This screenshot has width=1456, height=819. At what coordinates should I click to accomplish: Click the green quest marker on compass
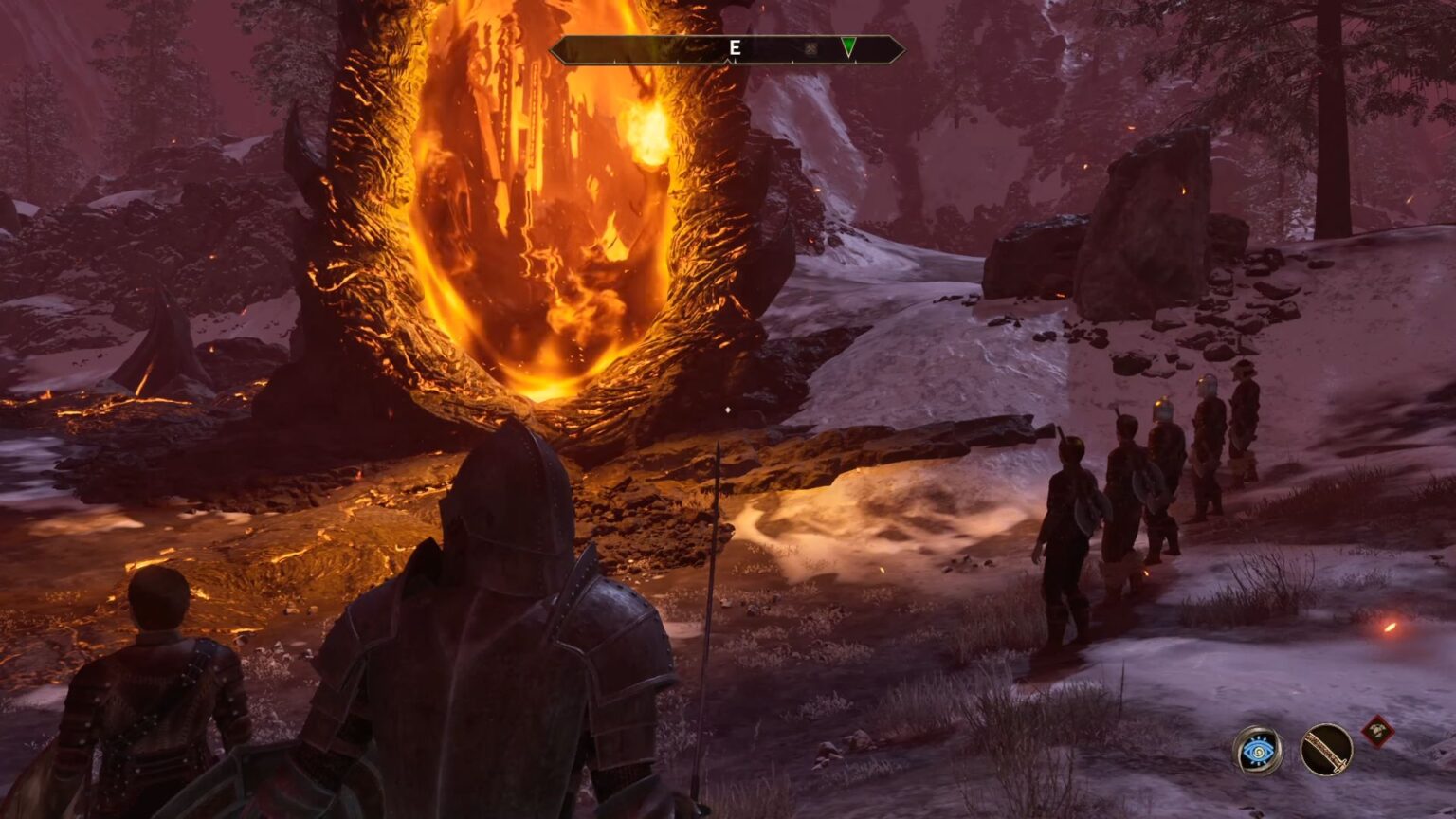[x=848, y=47]
